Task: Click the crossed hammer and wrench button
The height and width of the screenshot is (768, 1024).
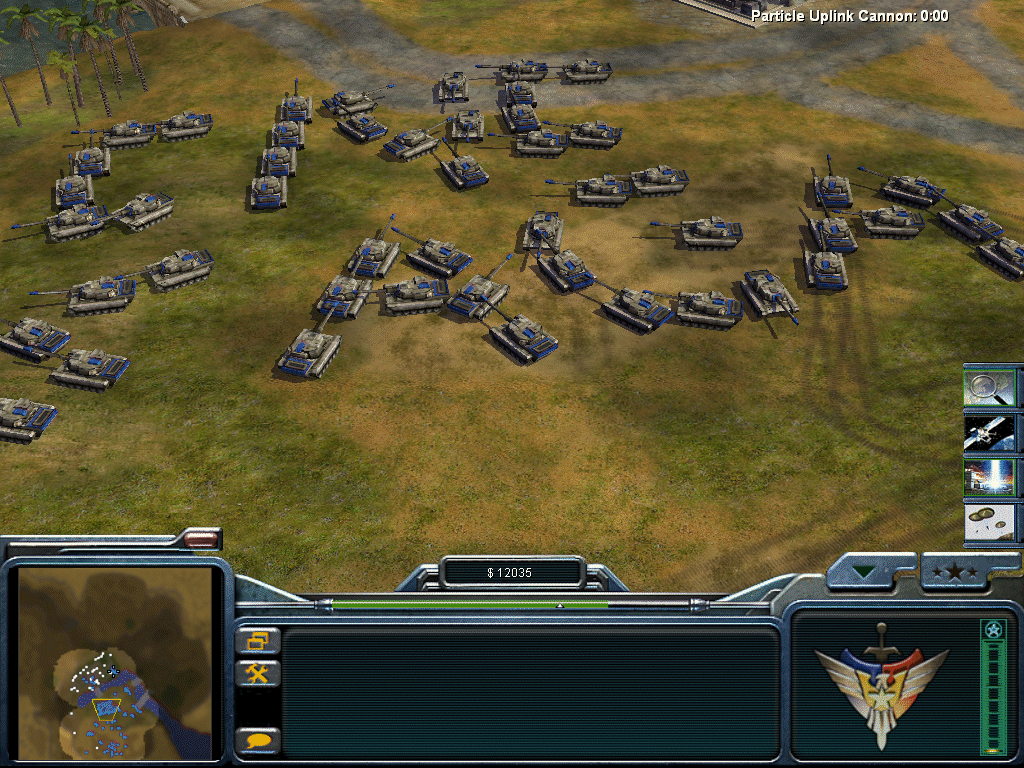Action: click(257, 674)
